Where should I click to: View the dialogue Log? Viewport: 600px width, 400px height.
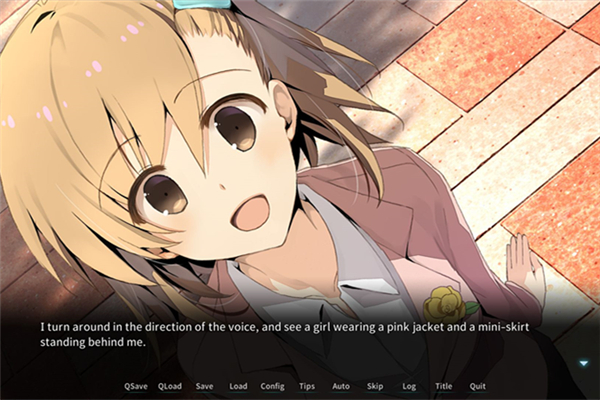[x=409, y=386]
